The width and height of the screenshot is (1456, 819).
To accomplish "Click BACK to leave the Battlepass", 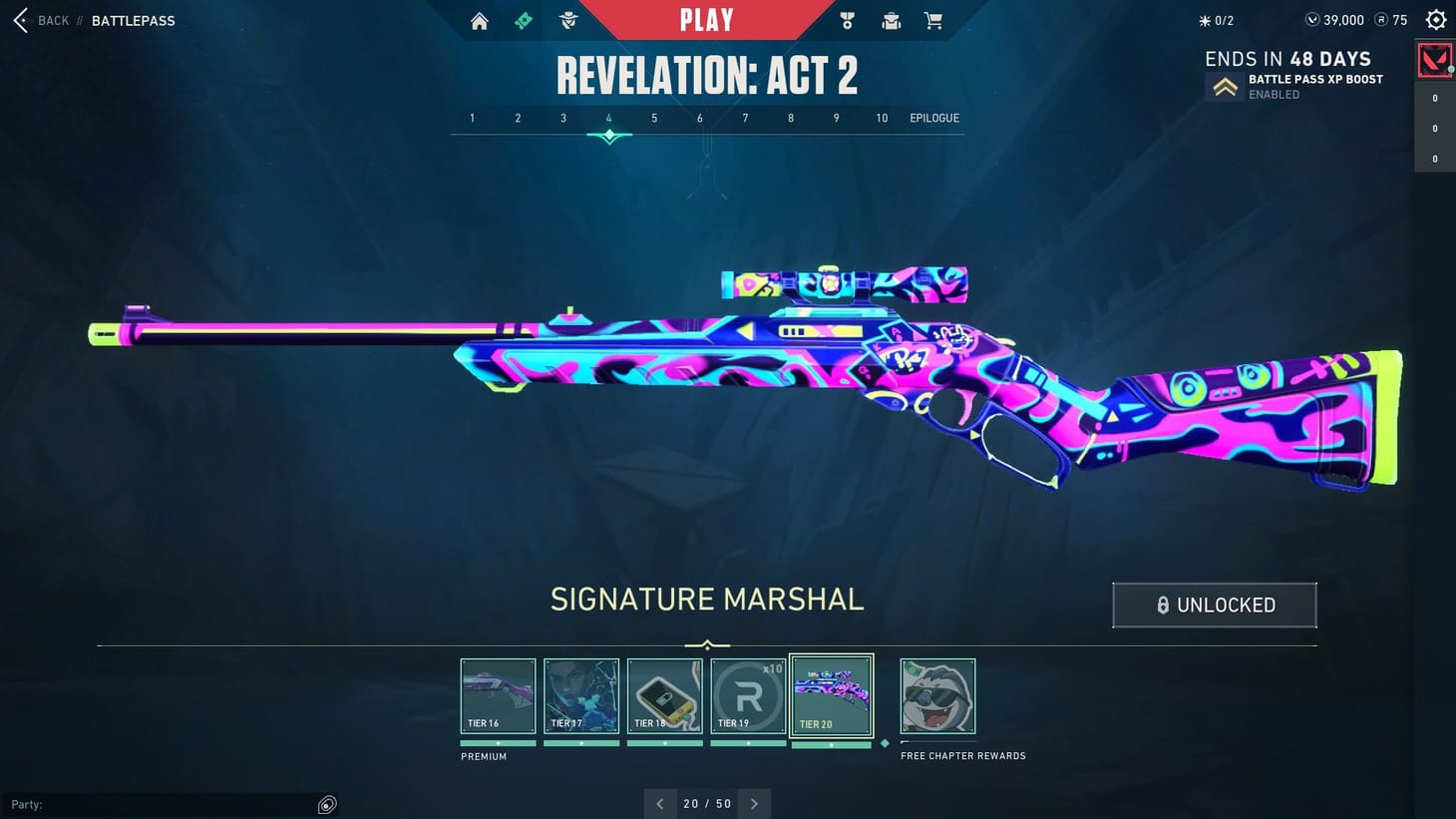I will [x=41, y=20].
